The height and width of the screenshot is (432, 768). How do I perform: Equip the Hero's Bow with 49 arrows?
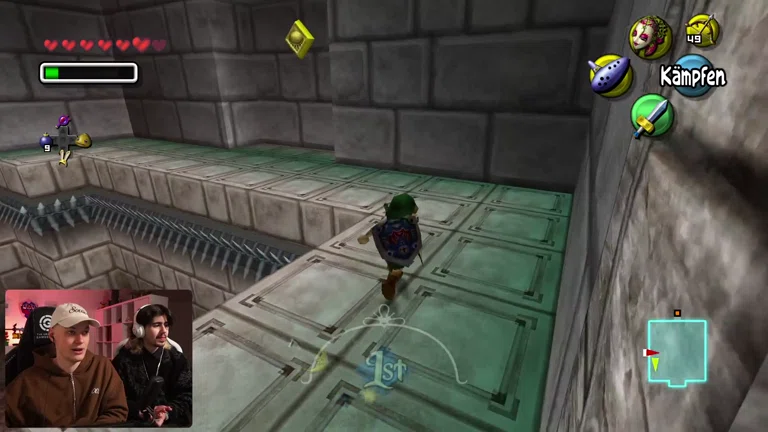[x=701, y=30]
